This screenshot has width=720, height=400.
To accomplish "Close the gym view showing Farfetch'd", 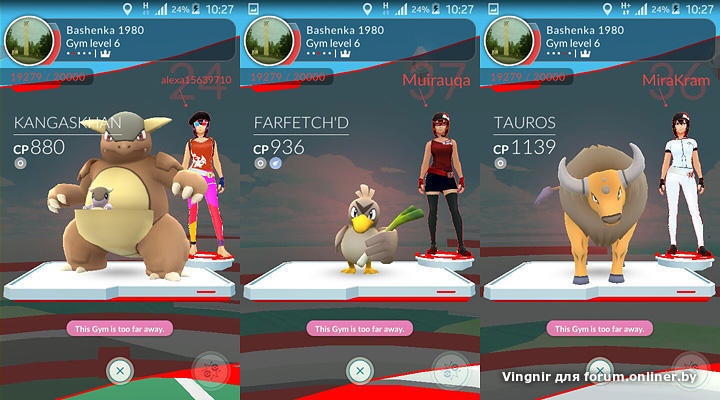I will tap(359, 370).
